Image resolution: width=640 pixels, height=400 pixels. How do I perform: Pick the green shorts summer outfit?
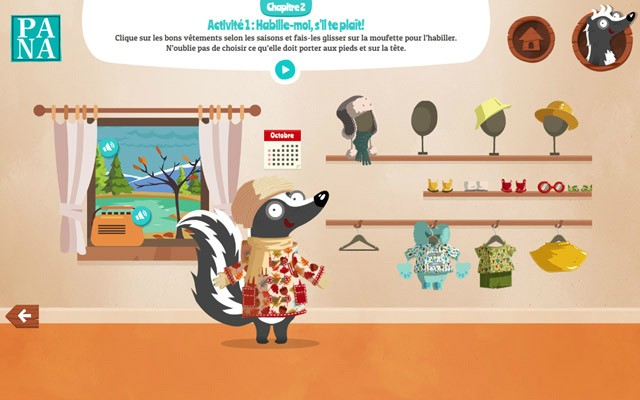pyautogui.click(x=493, y=262)
